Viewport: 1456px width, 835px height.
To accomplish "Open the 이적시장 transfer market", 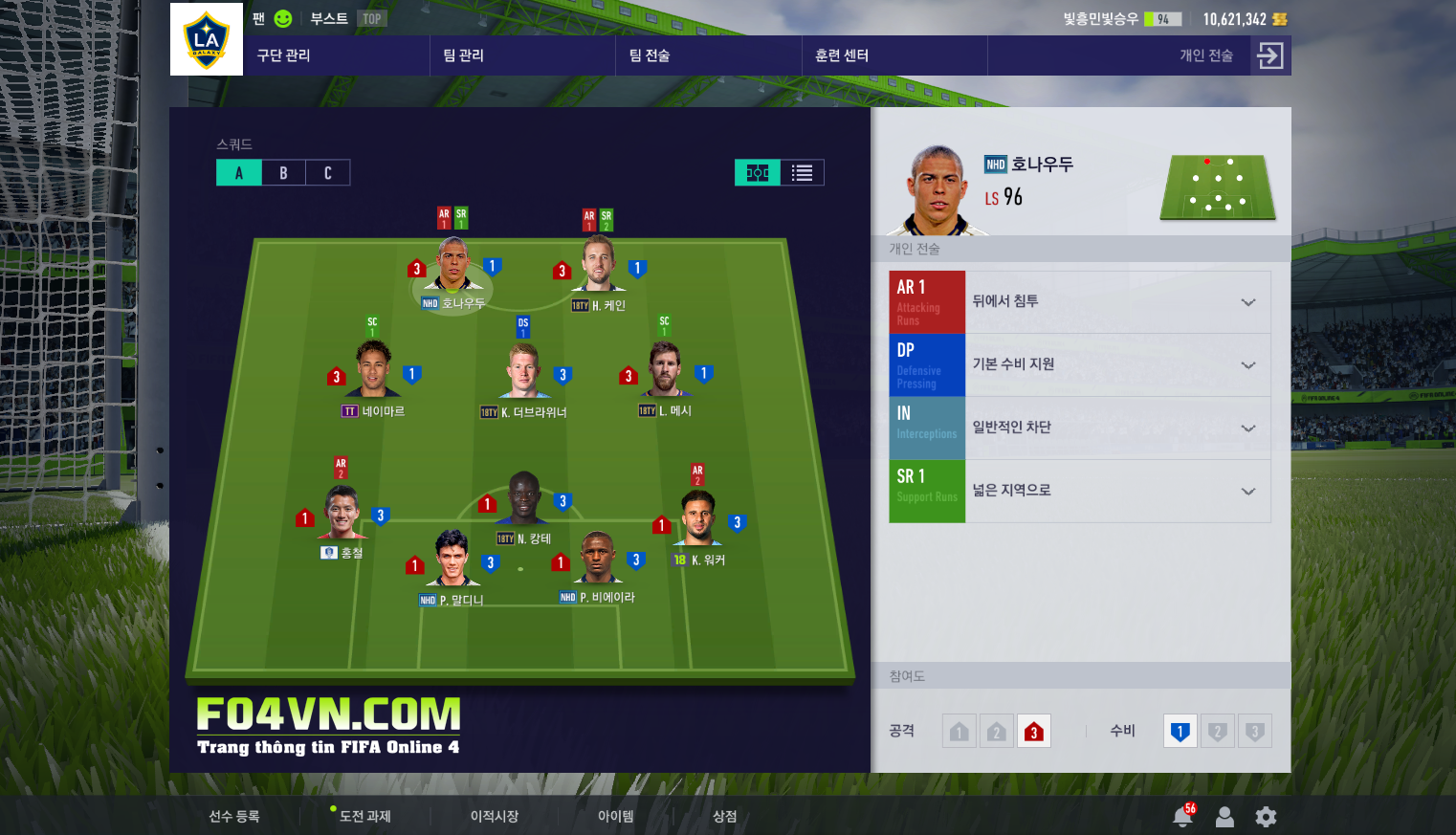I will 495,816.
